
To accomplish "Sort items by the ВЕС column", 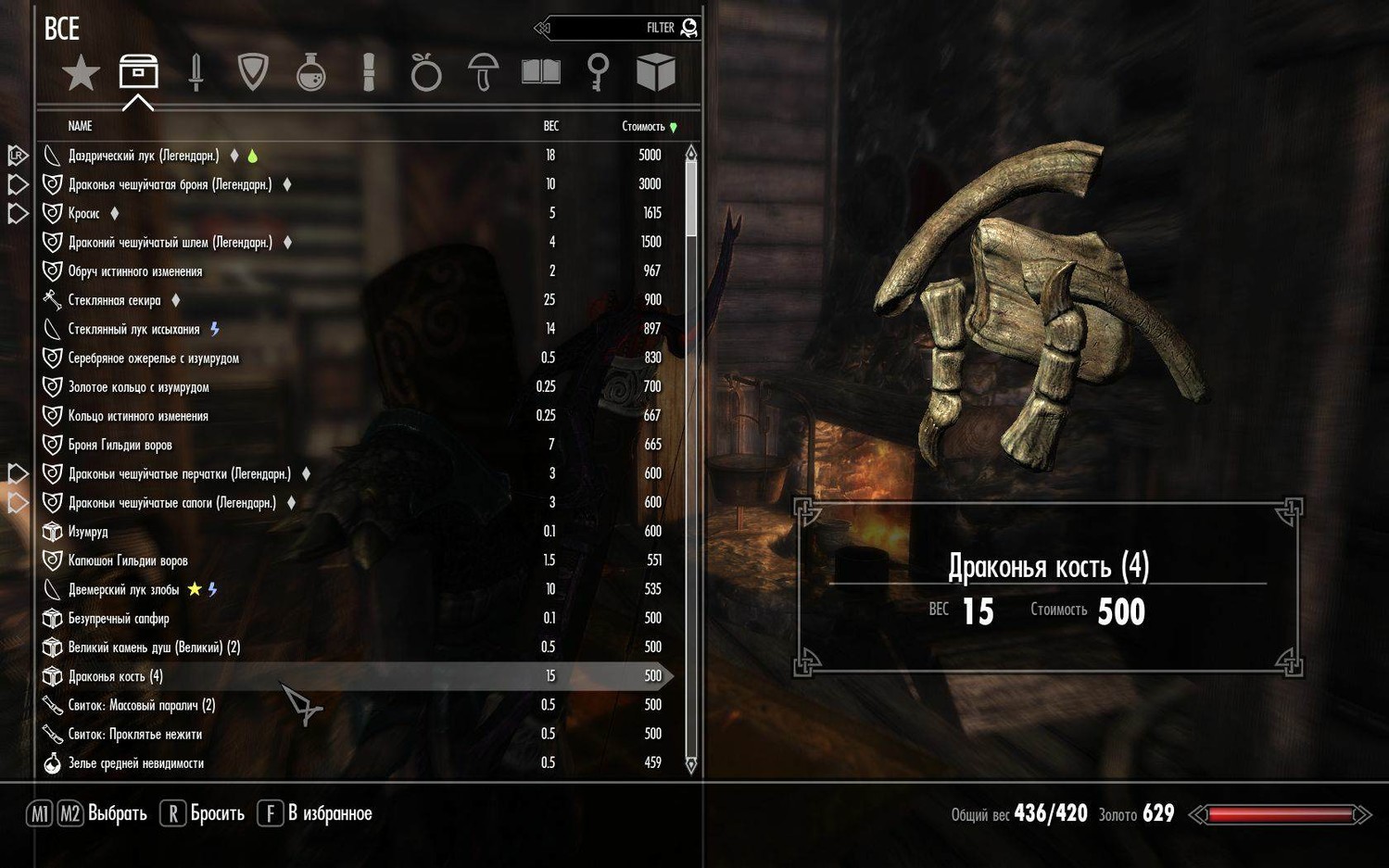I will 550,126.
